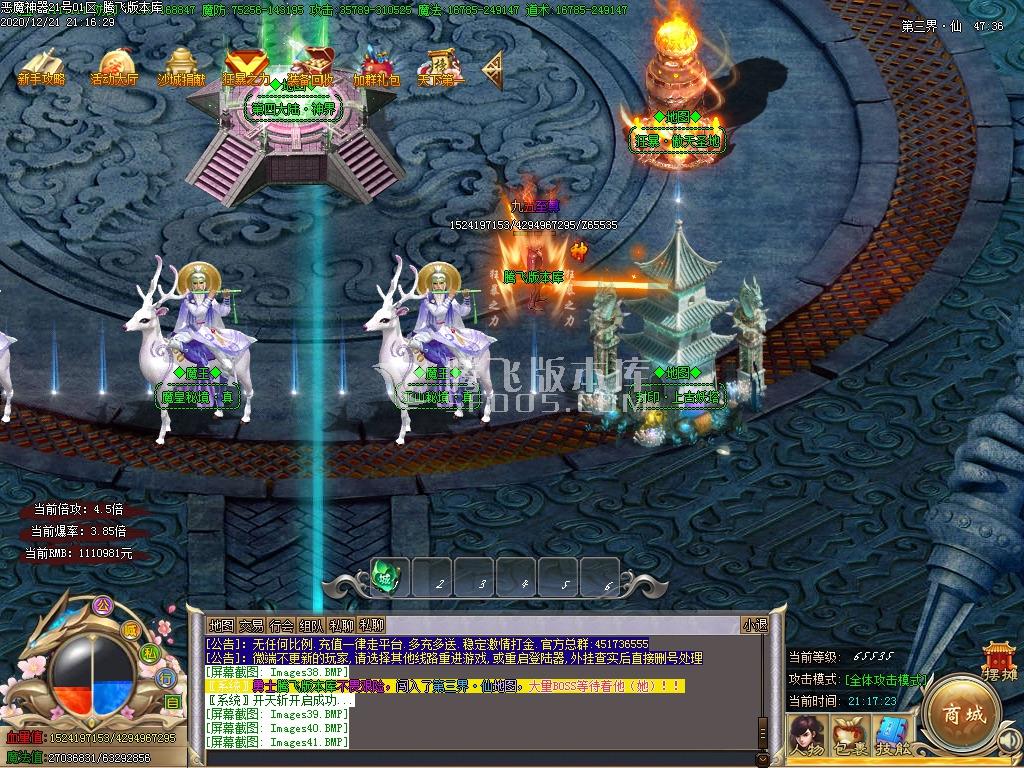The width and height of the screenshot is (1024, 768).
Task: Switch to the 地图 chat tab
Action: point(221,625)
